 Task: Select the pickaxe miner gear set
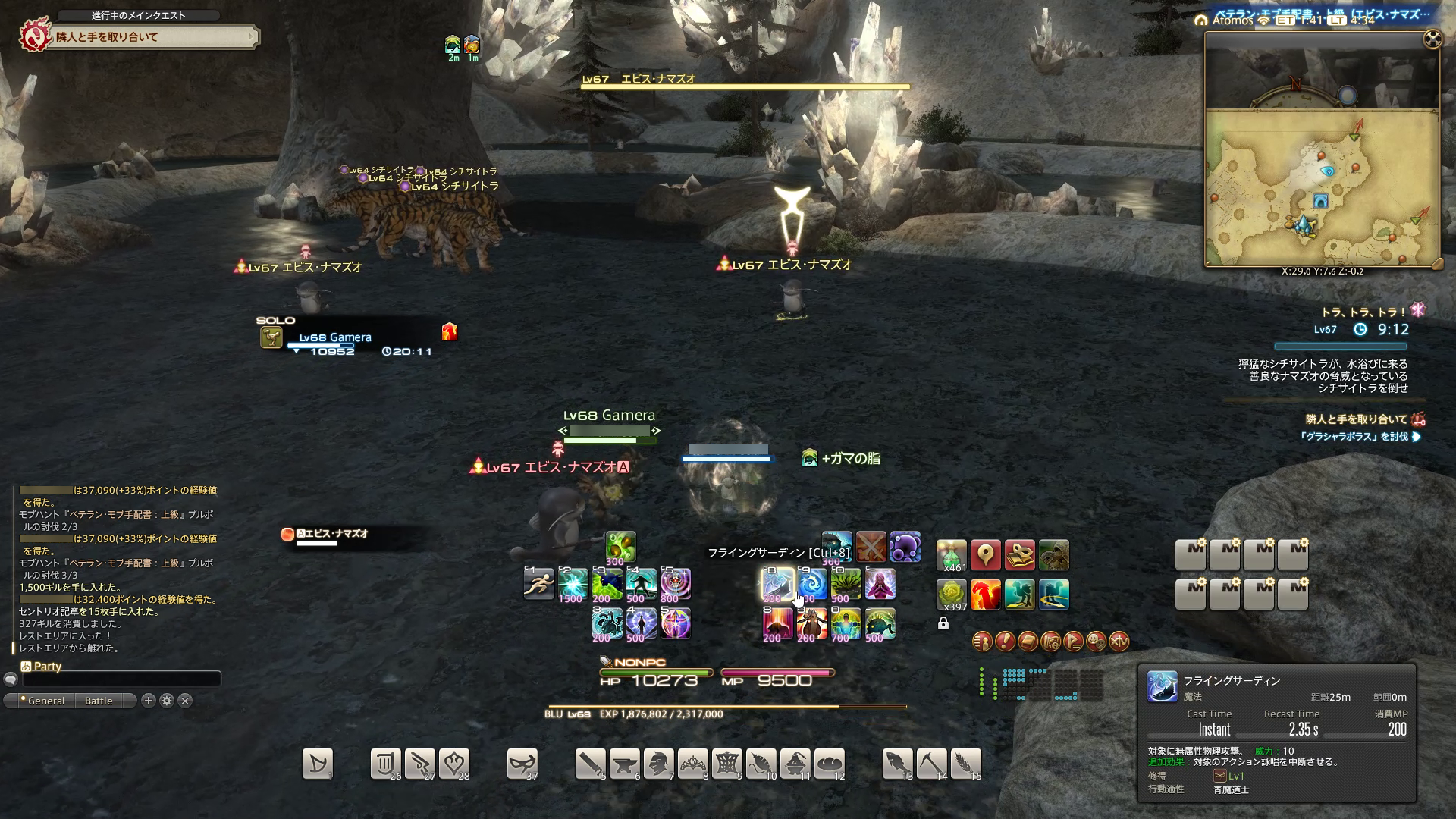point(932,764)
